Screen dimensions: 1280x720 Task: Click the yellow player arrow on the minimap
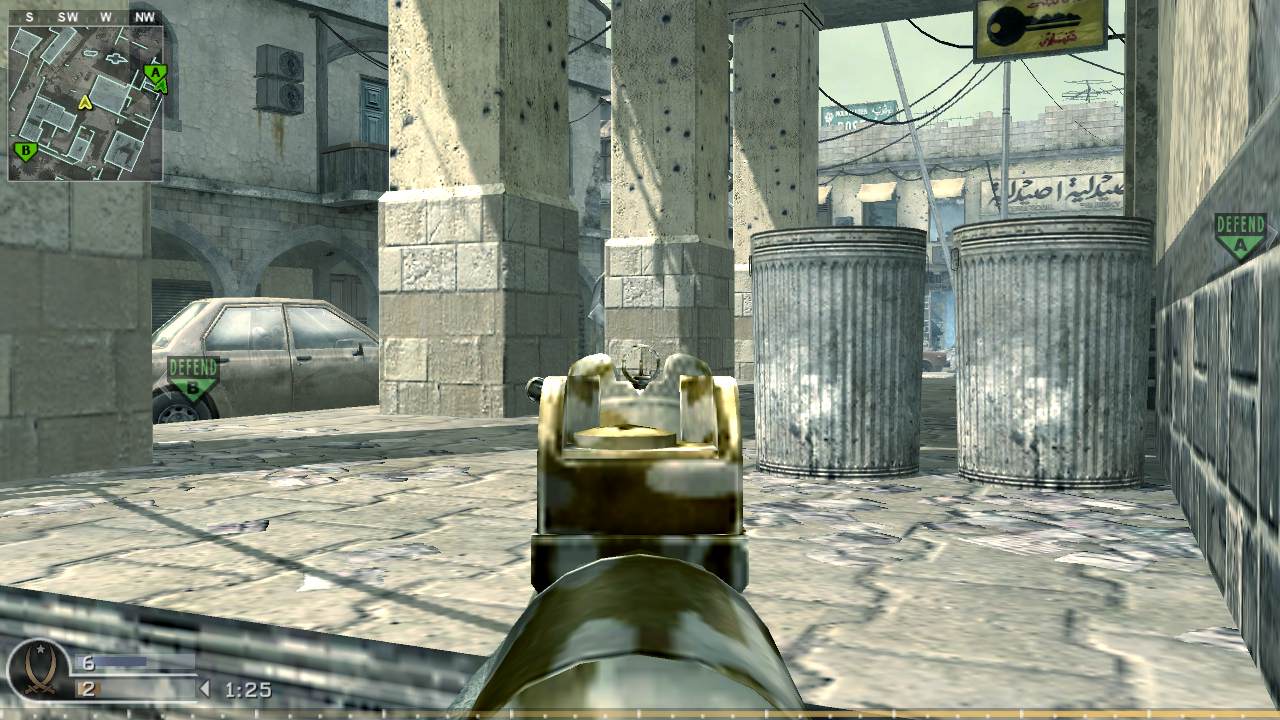[86, 102]
